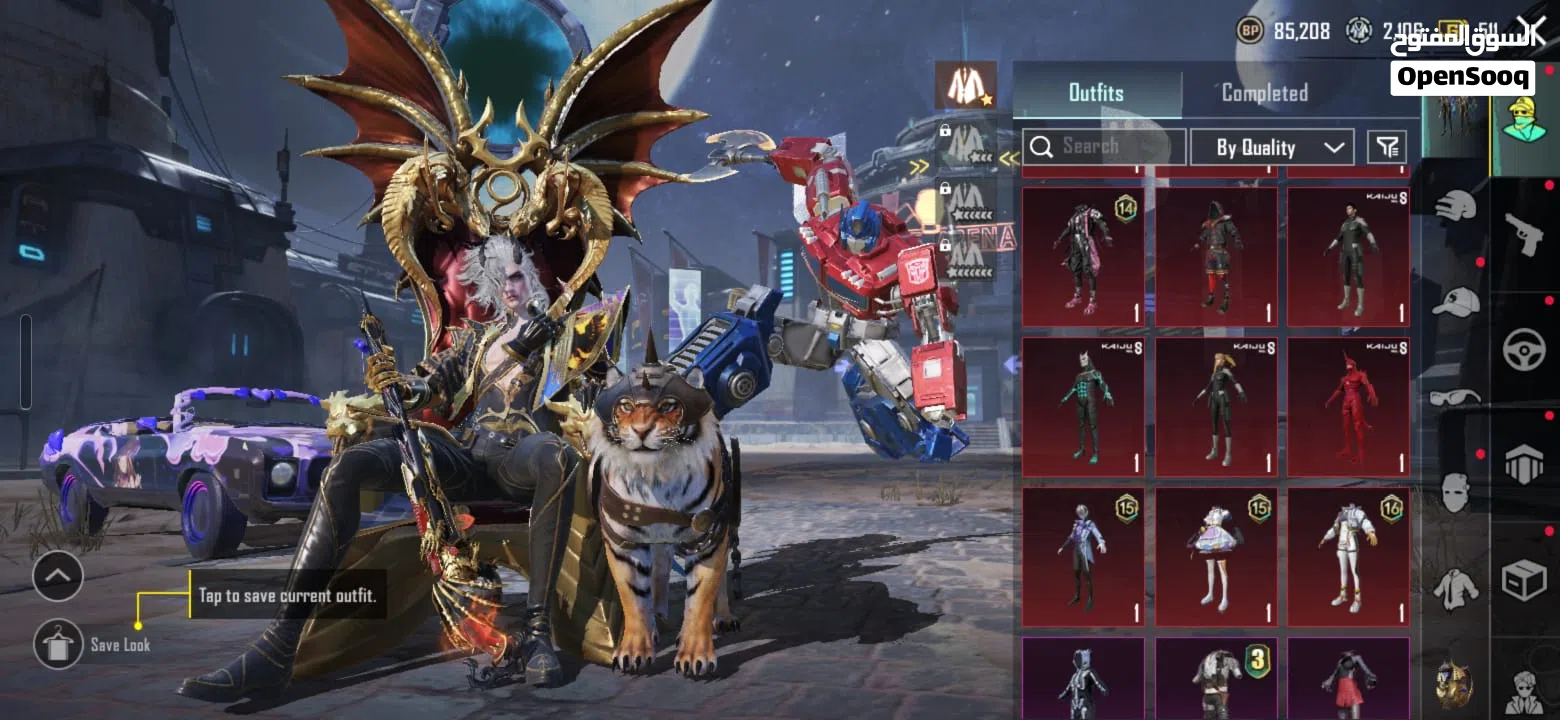Choose the red full-body suit outfit

click(x=1348, y=407)
